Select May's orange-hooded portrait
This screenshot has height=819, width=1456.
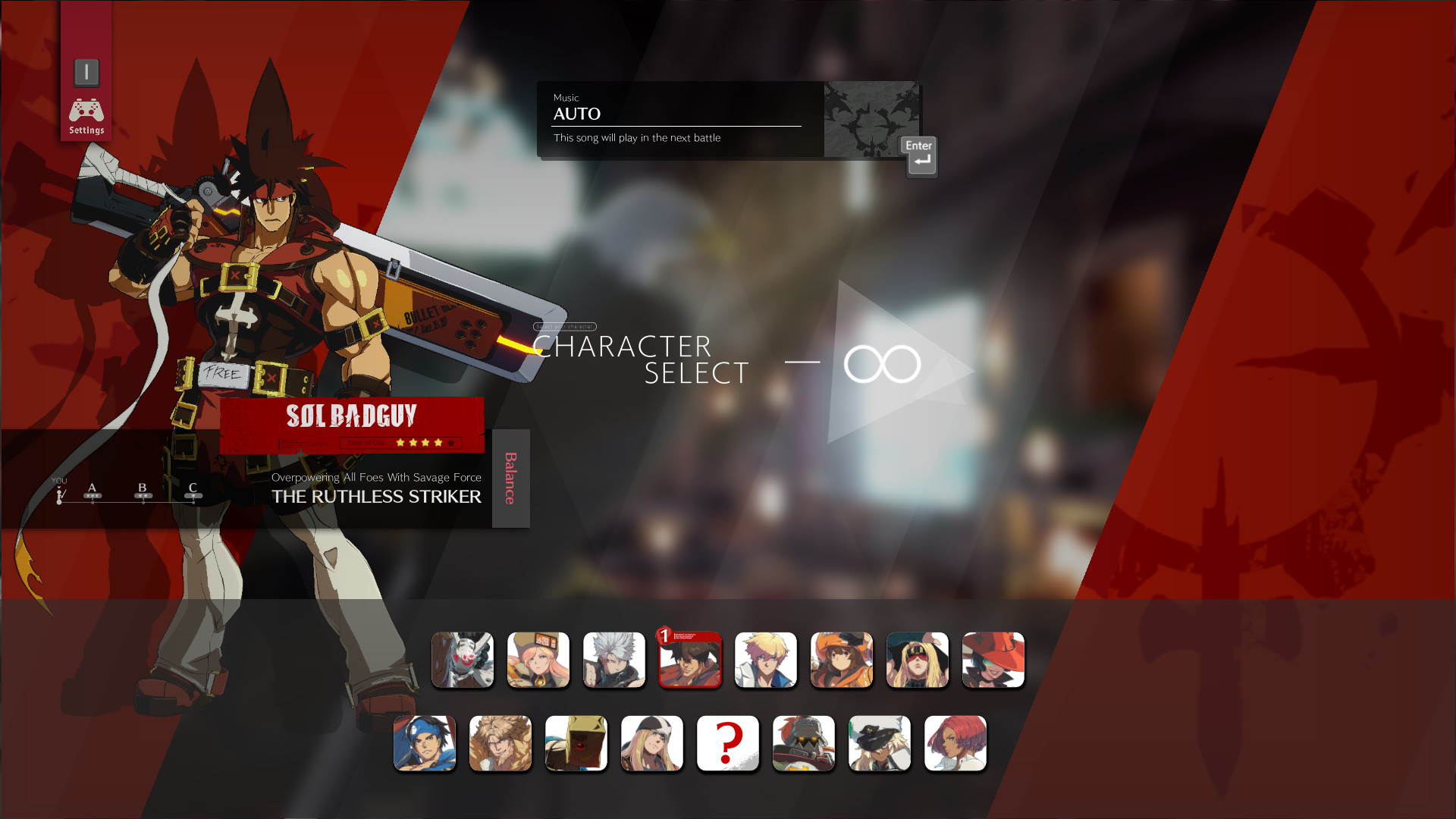[x=842, y=660]
